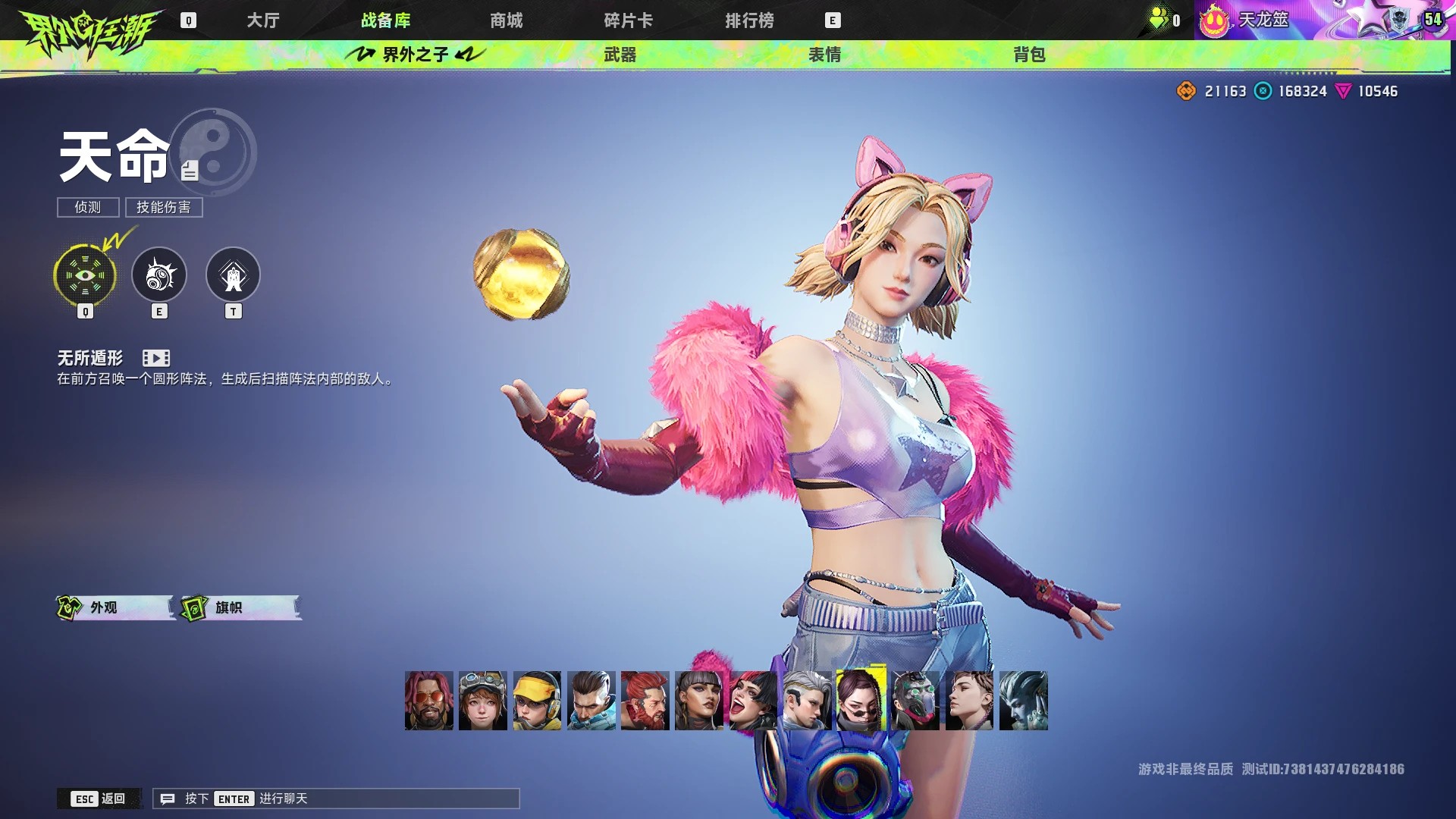The image size is (1456, 819).
Task: Select the eye-shaped 无所遁形 skill icon
Action: (x=85, y=275)
